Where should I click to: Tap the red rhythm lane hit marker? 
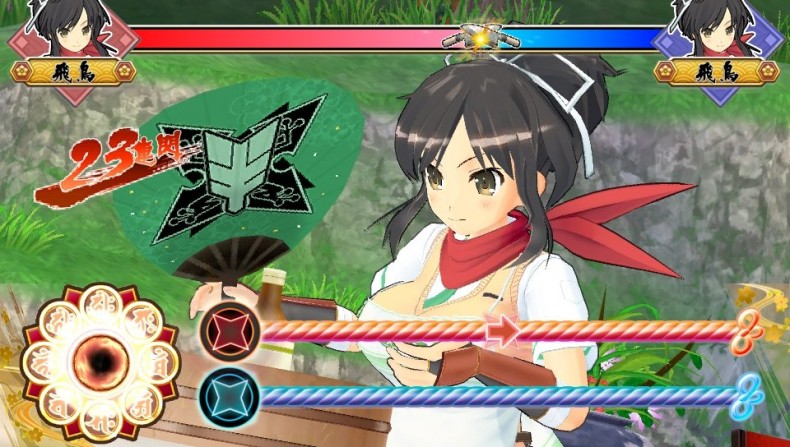click(x=229, y=331)
